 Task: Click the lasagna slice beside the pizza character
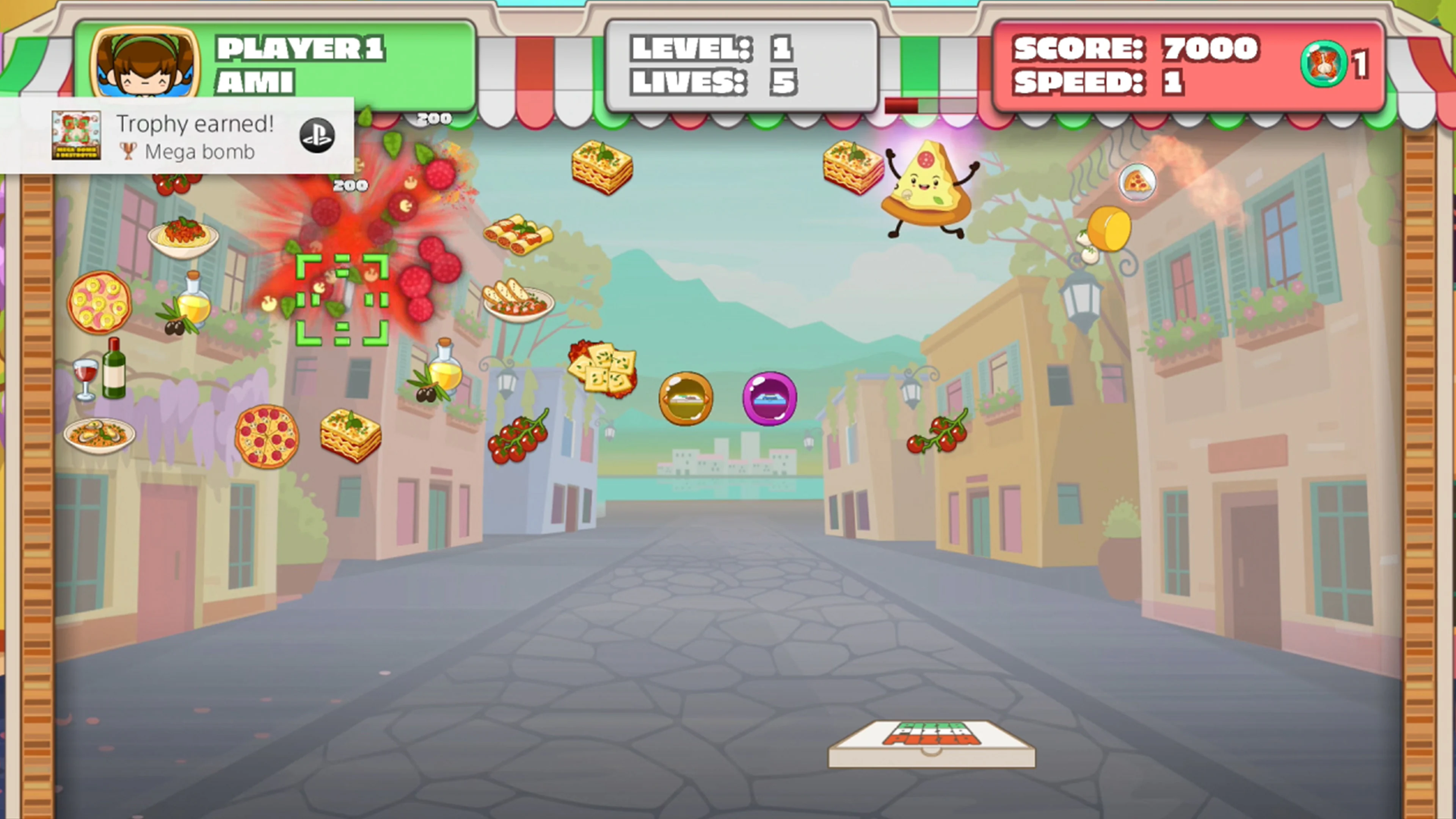click(851, 167)
